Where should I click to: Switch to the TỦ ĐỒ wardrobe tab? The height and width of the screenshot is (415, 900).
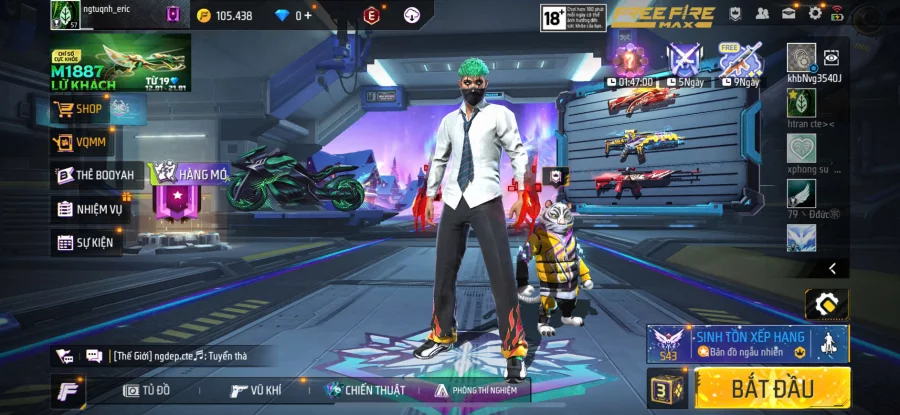[x=147, y=390]
